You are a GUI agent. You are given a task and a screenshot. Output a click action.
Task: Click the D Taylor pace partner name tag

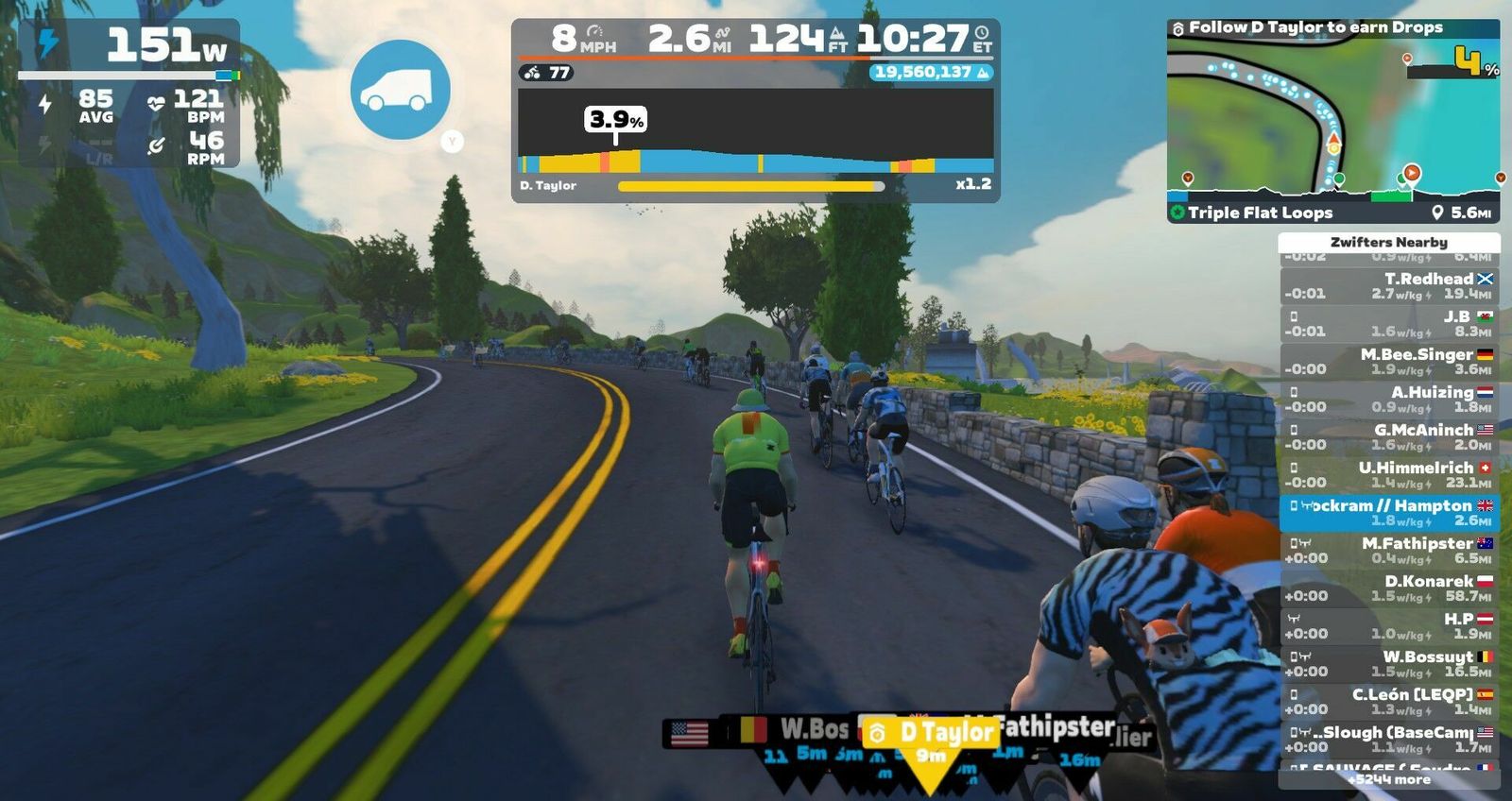click(931, 732)
